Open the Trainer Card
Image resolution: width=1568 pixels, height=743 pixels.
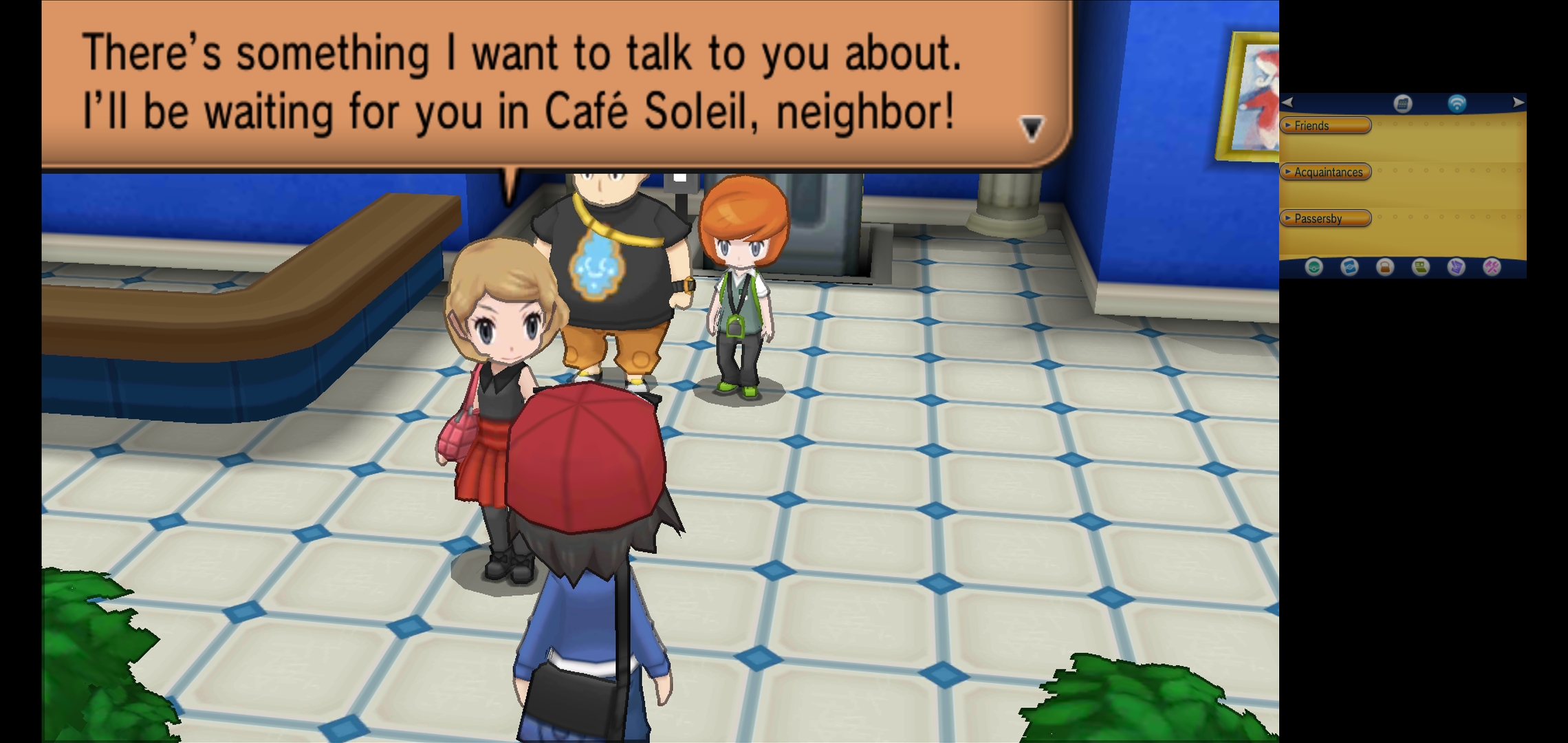pyautogui.click(x=1421, y=267)
